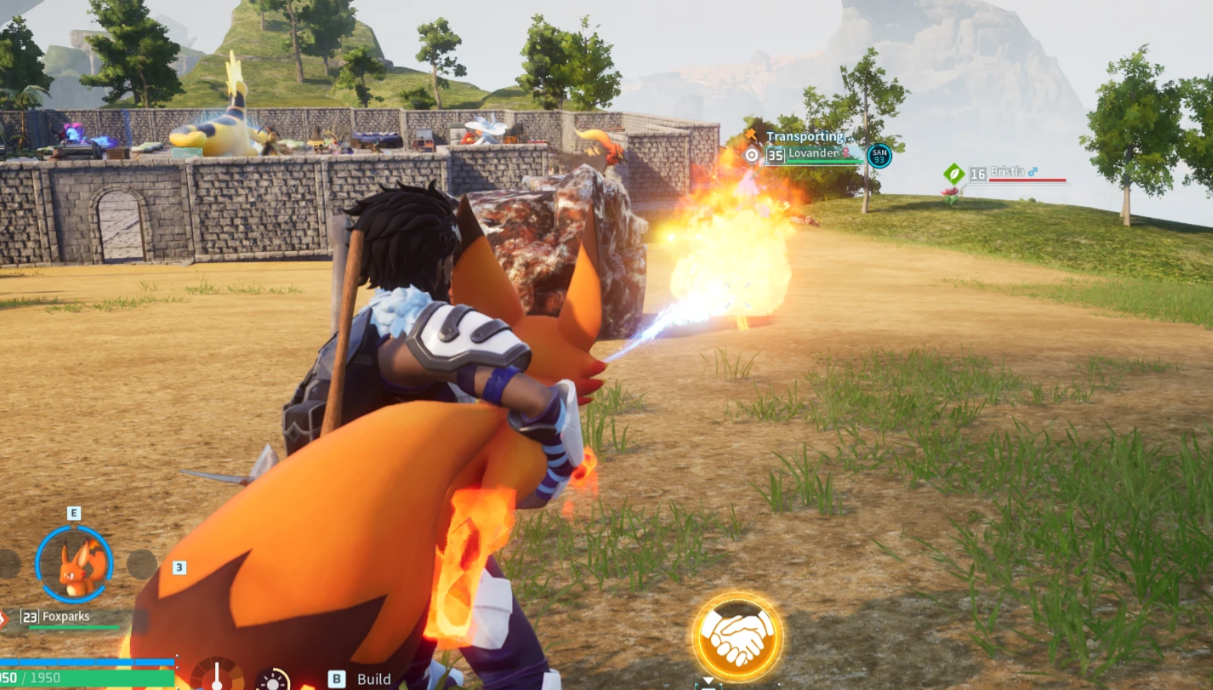The image size is (1213, 690).
Task: Click the Bristla level 16 nameplate
Action: coord(1008,173)
